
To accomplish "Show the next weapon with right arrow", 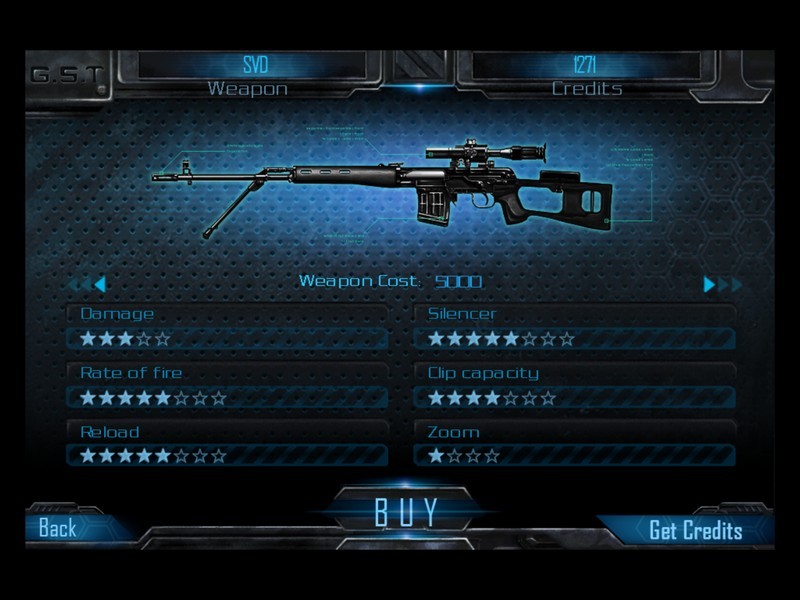I will pyautogui.click(x=710, y=284).
